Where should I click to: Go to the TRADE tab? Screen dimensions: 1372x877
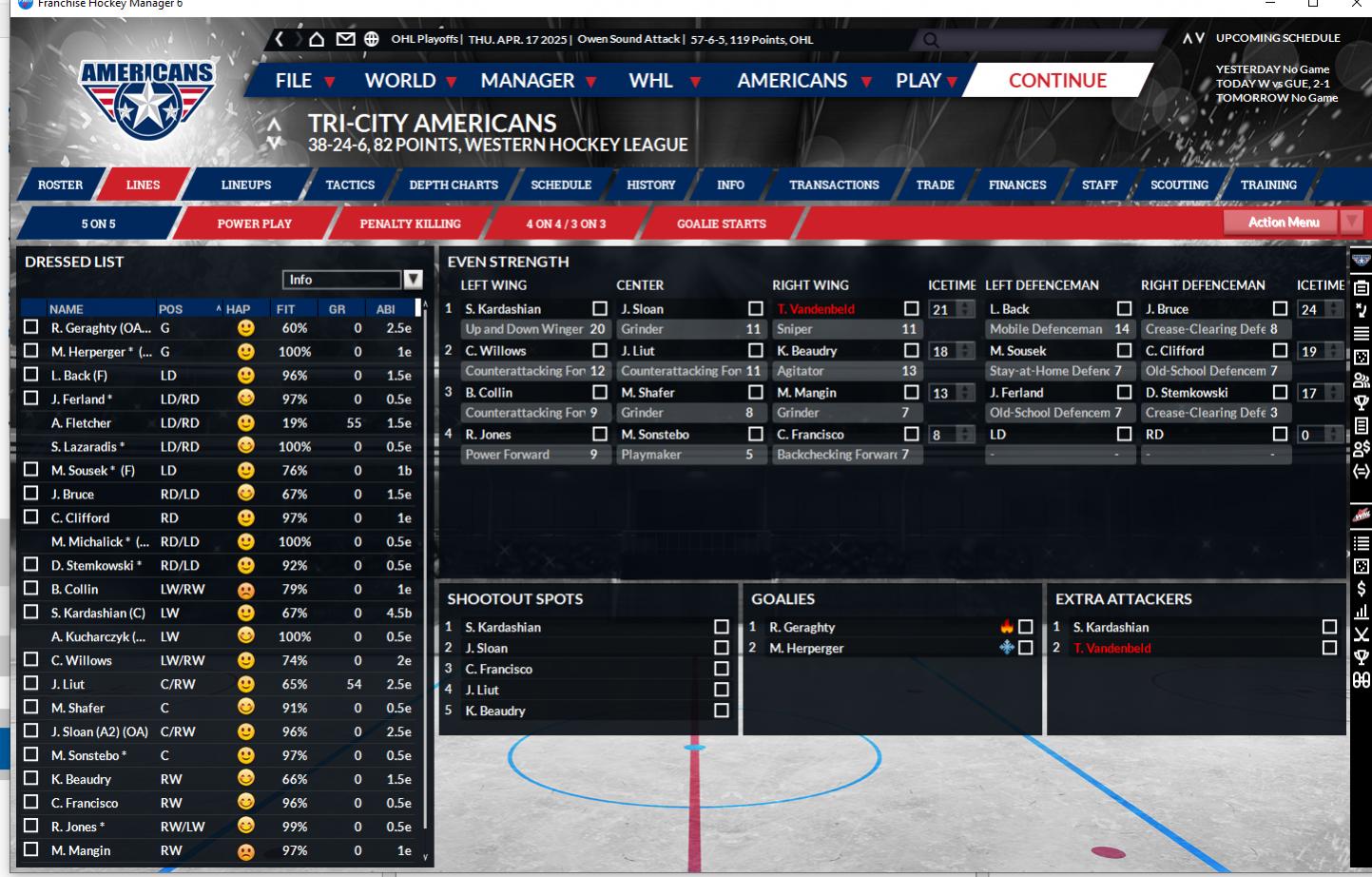point(935,185)
